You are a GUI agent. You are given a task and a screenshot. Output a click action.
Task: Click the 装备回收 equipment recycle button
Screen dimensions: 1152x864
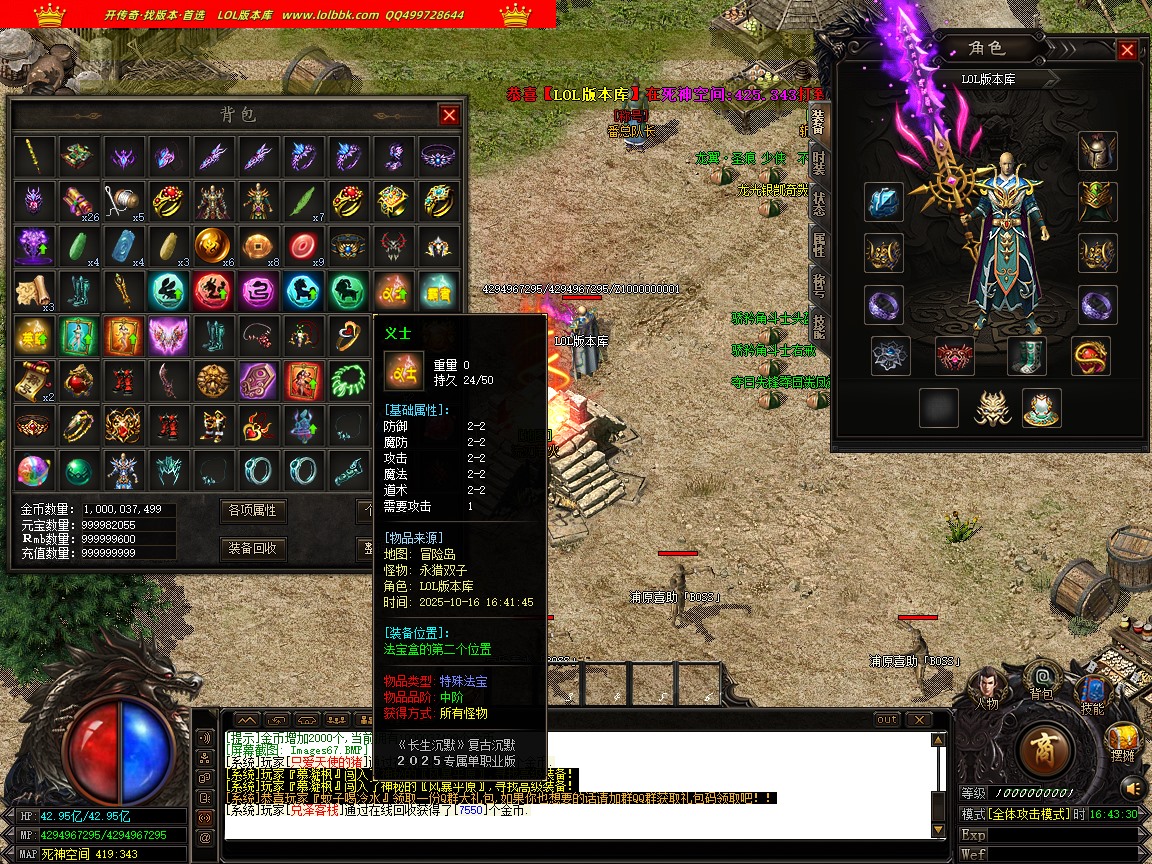tap(252, 548)
